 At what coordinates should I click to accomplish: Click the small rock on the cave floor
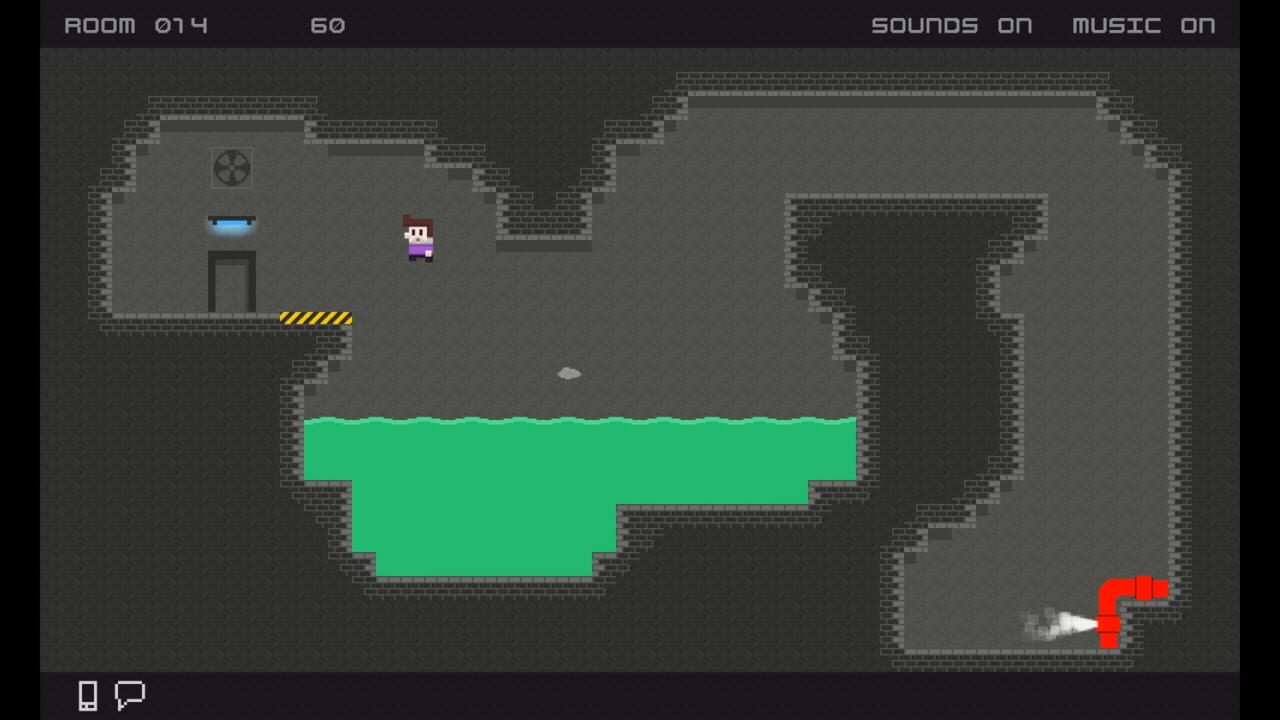568,372
